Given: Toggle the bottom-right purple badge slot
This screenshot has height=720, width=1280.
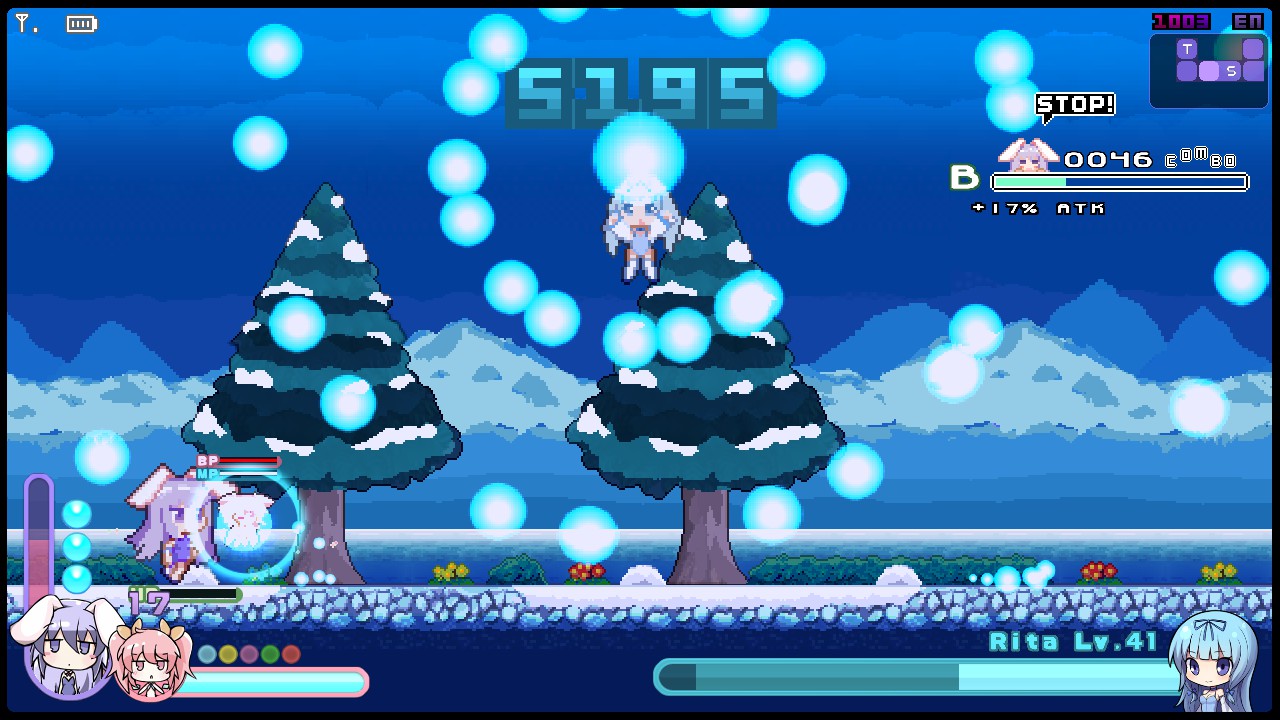Looking at the screenshot, I should (1251, 70).
